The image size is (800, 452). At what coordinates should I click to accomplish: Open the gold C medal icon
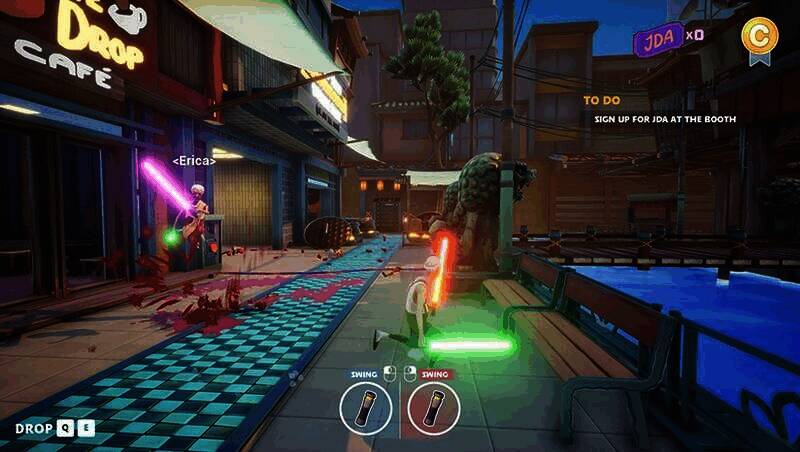coord(759,35)
